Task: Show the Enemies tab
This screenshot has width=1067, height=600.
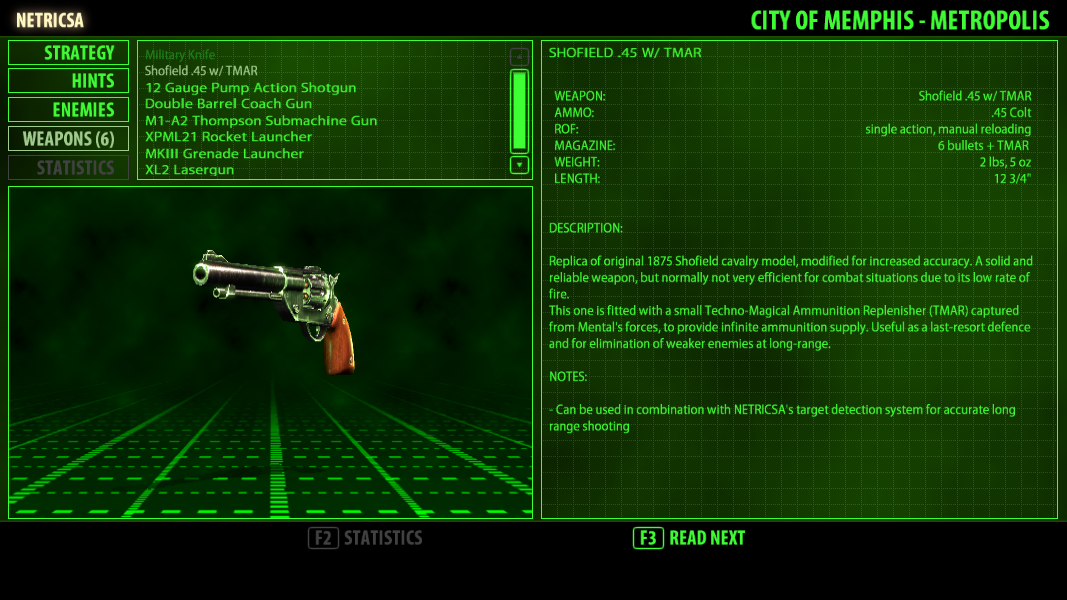Action: 69,110
